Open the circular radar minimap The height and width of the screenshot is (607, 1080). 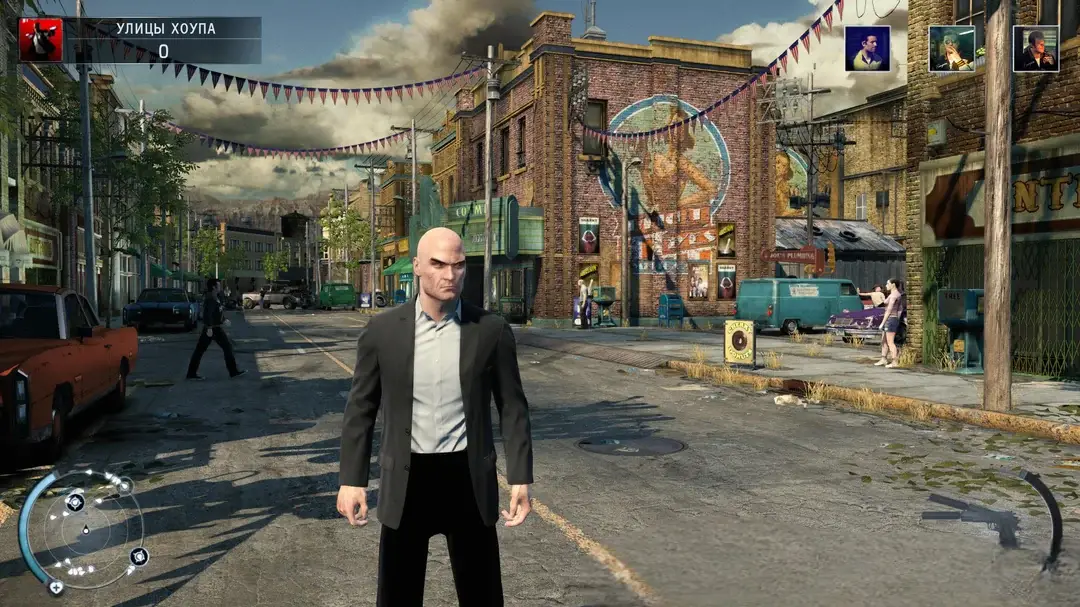coord(85,528)
